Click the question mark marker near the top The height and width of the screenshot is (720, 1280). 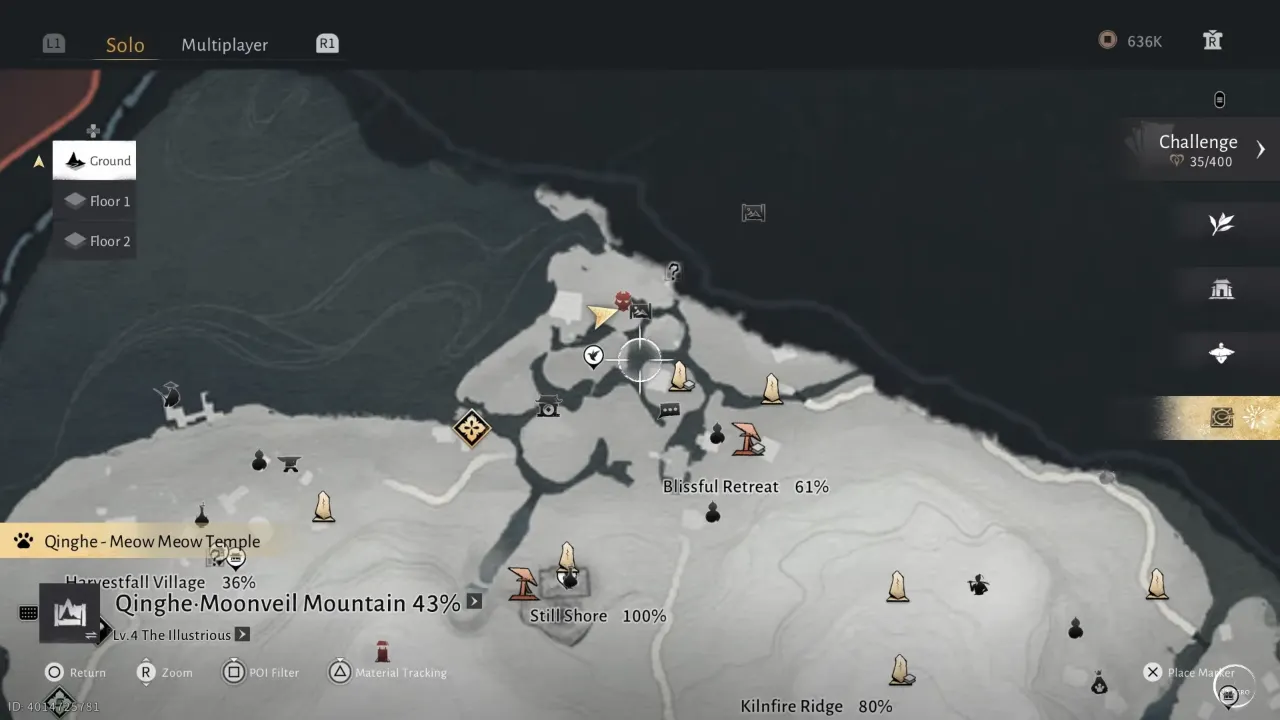(673, 270)
